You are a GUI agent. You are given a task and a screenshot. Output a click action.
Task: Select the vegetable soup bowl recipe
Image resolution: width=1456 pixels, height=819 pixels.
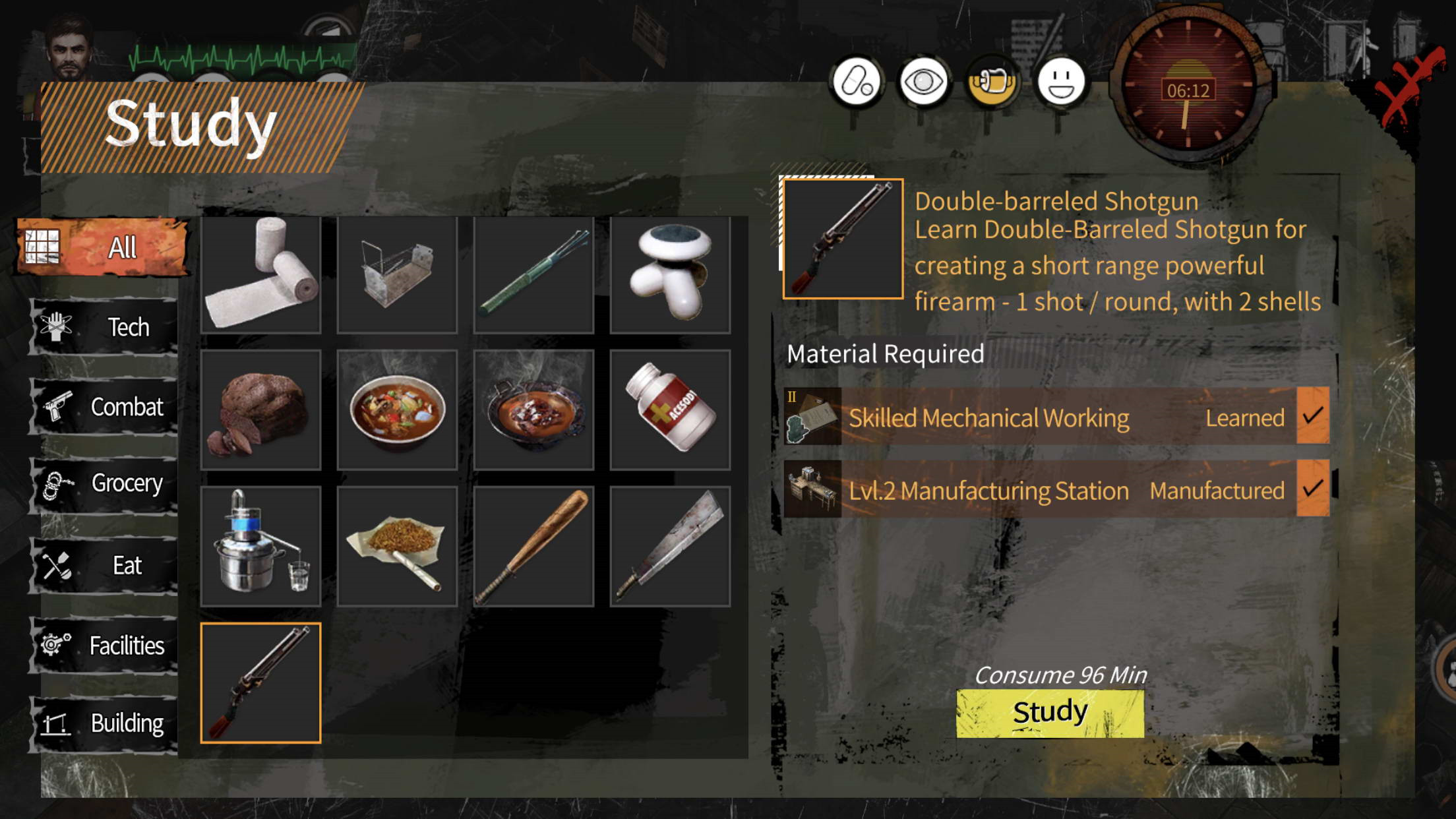397,410
